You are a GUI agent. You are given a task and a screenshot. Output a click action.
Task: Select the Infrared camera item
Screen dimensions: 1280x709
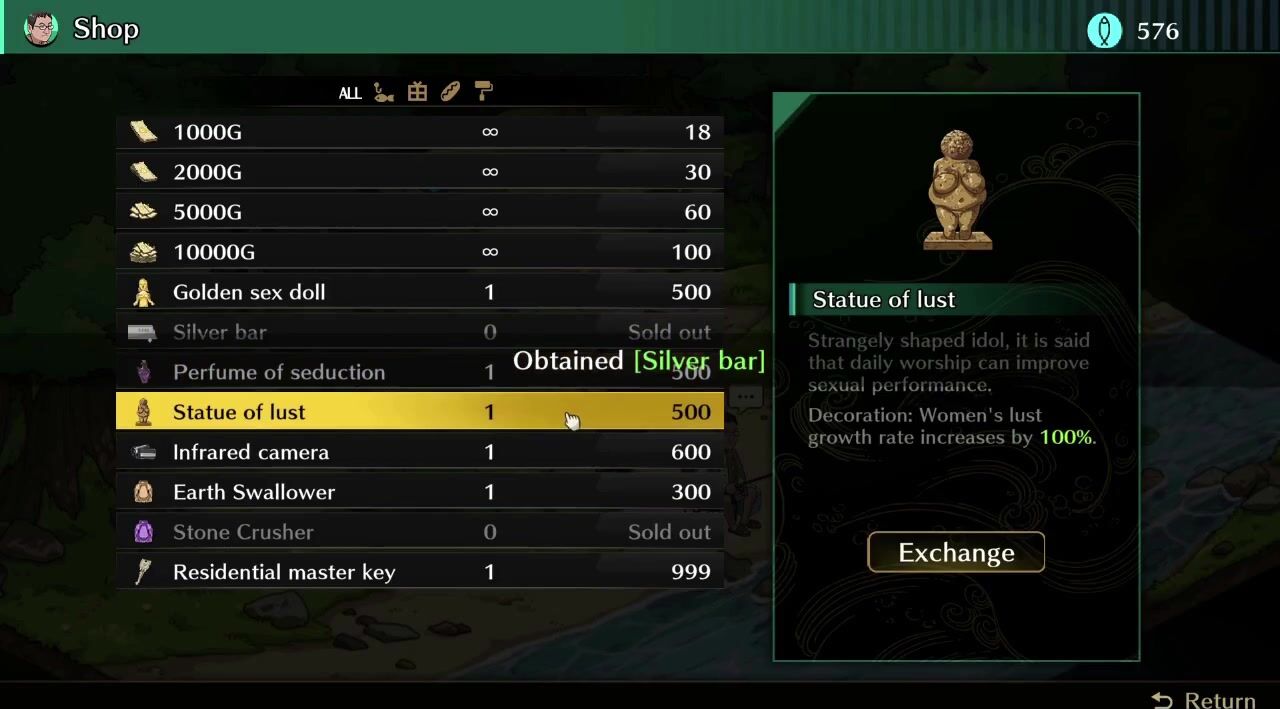click(420, 452)
